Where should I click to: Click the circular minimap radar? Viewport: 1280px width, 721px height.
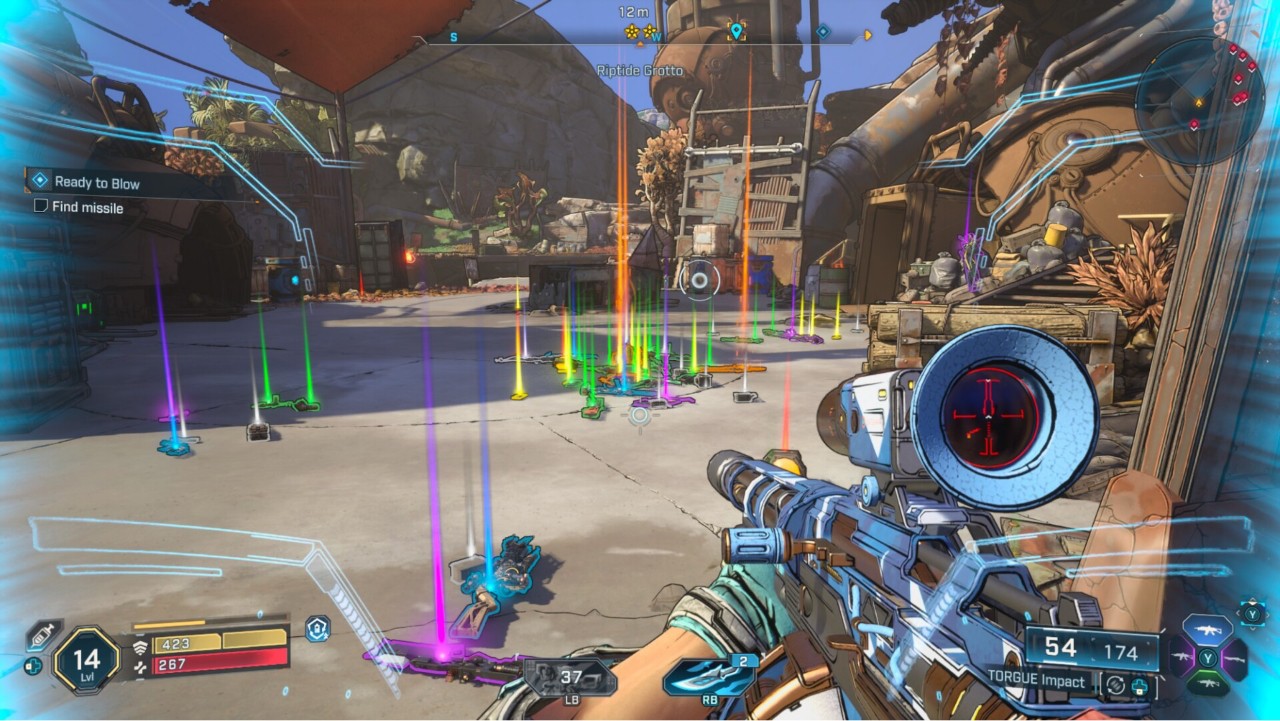tap(1199, 101)
